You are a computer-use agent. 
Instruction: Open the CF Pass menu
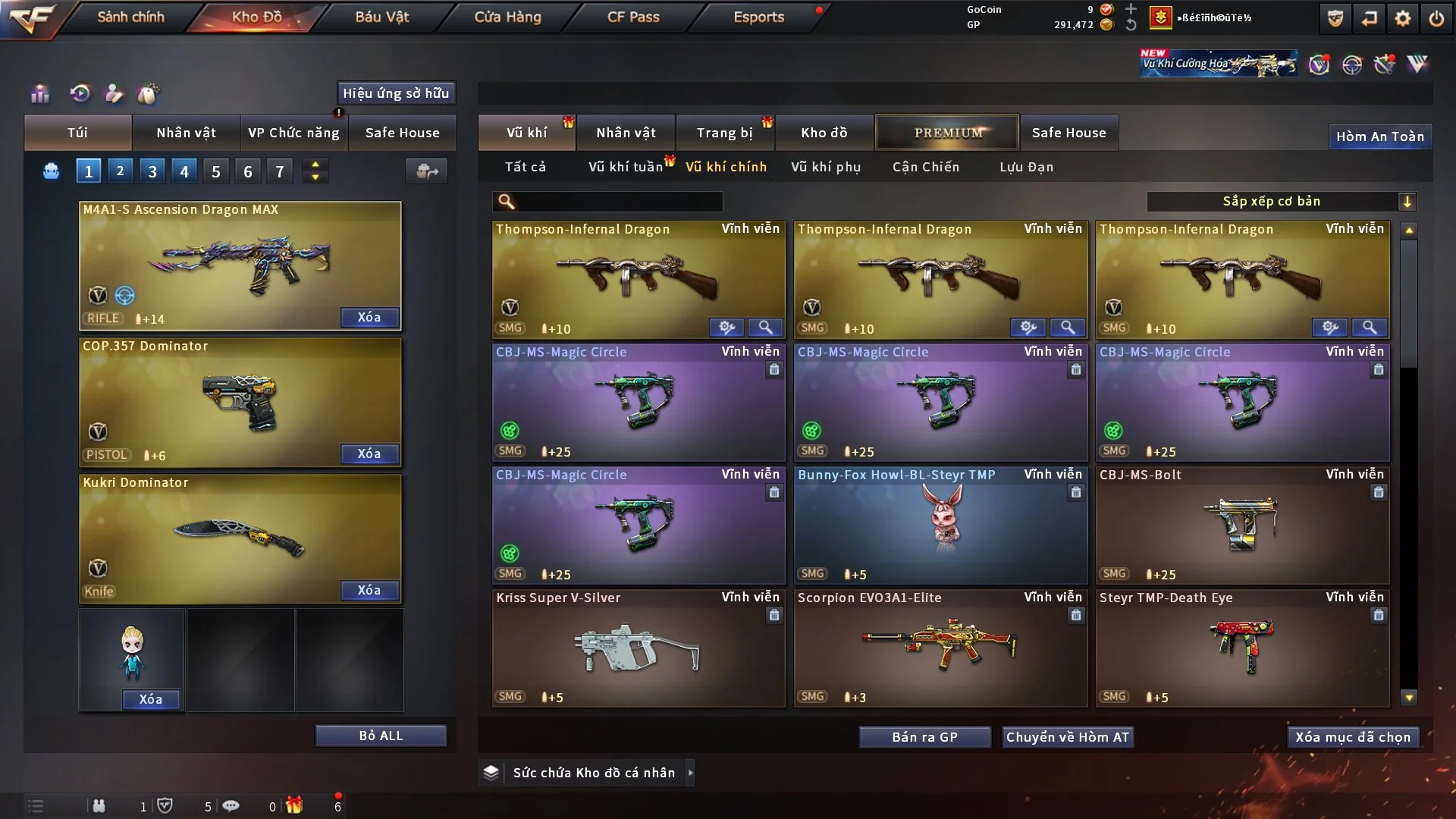tap(633, 17)
